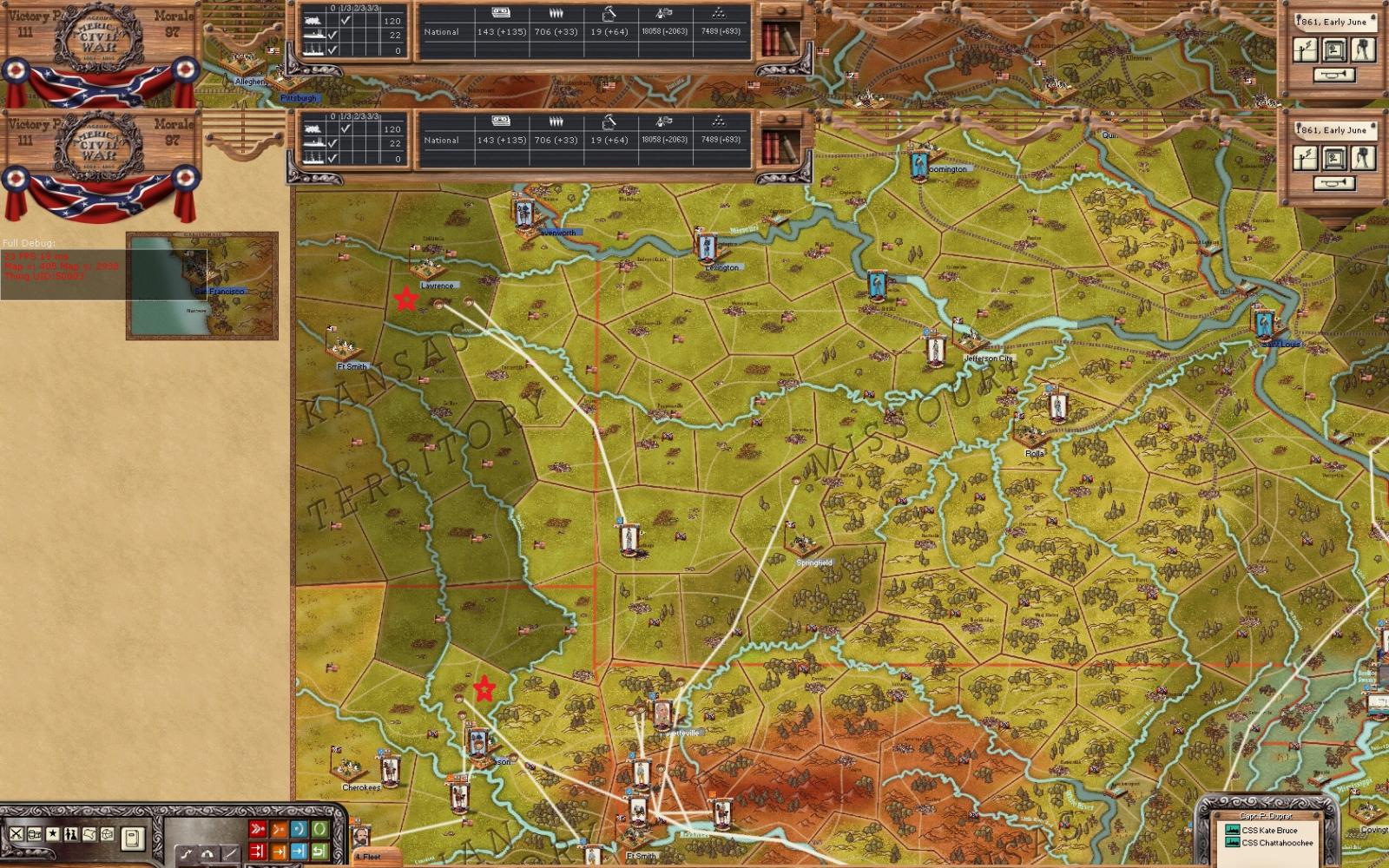Toggle the two-figures loyalty map filter
Image resolution: width=1389 pixels, height=868 pixels.
click(71, 834)
